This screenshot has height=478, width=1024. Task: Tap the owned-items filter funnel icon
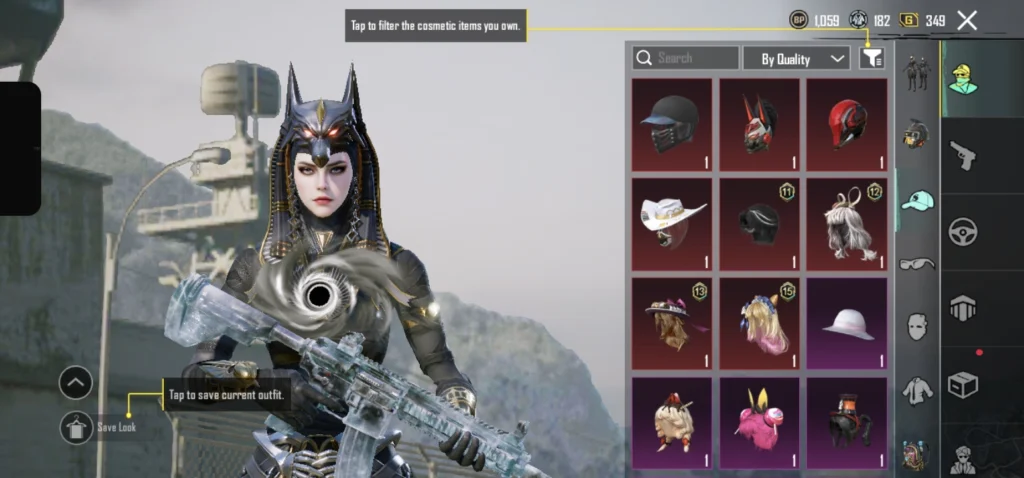click(x=871, y=58)
